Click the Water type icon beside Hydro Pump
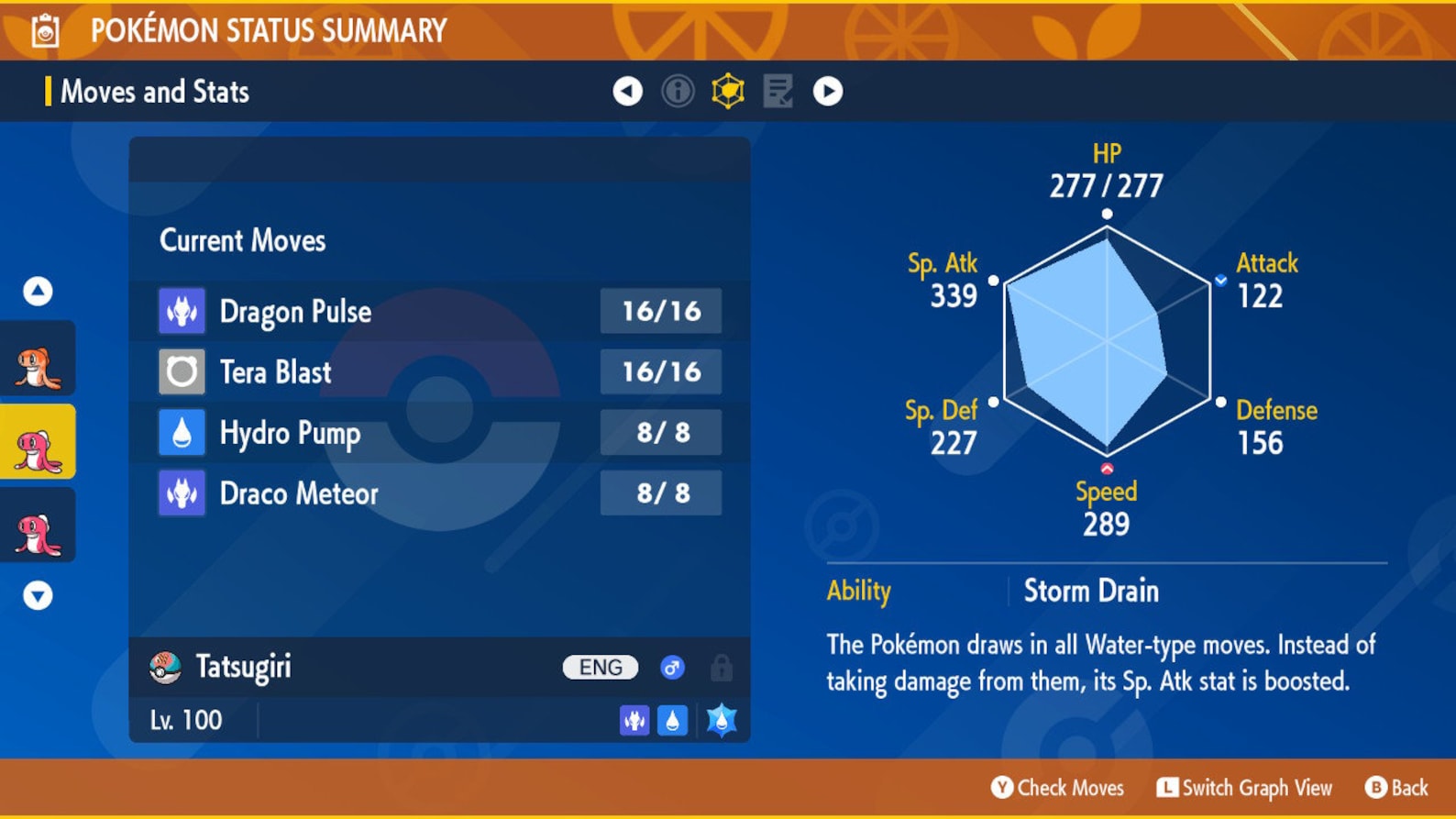This screenshot has width=1456, height=819. coord(182,432)
